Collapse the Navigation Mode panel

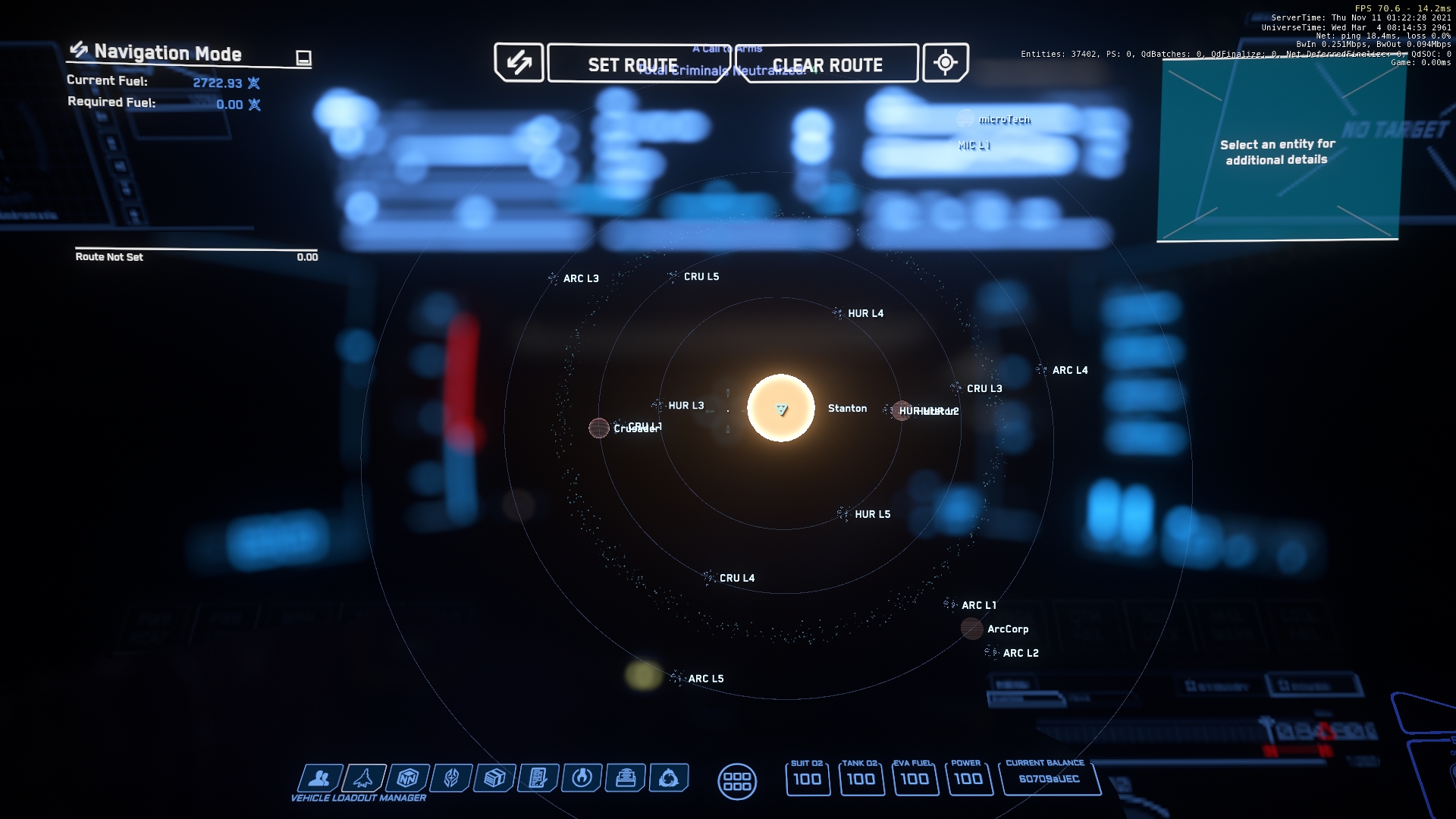click(x=303, y=58)
